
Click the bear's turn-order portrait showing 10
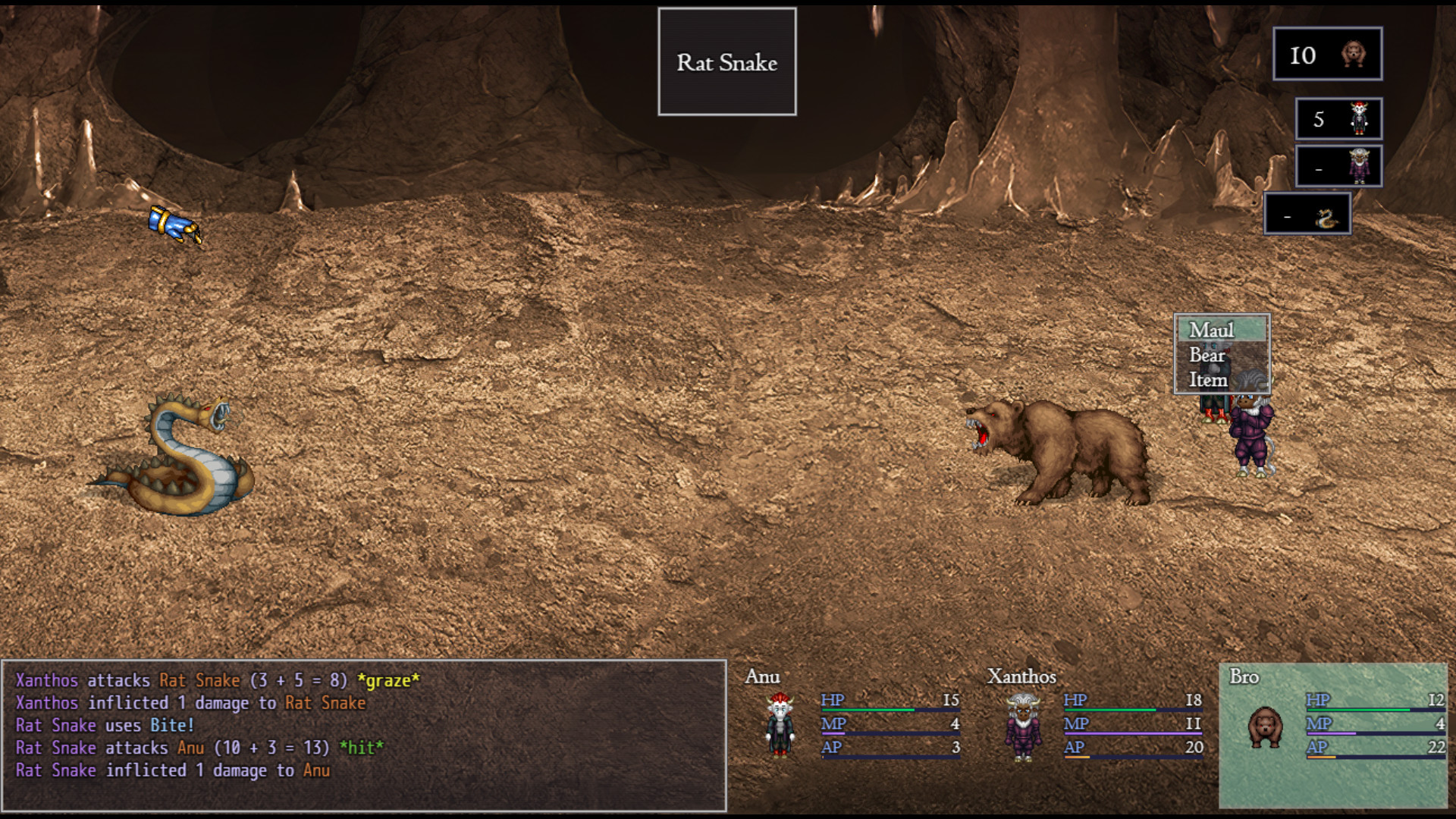pos(1328,53)
